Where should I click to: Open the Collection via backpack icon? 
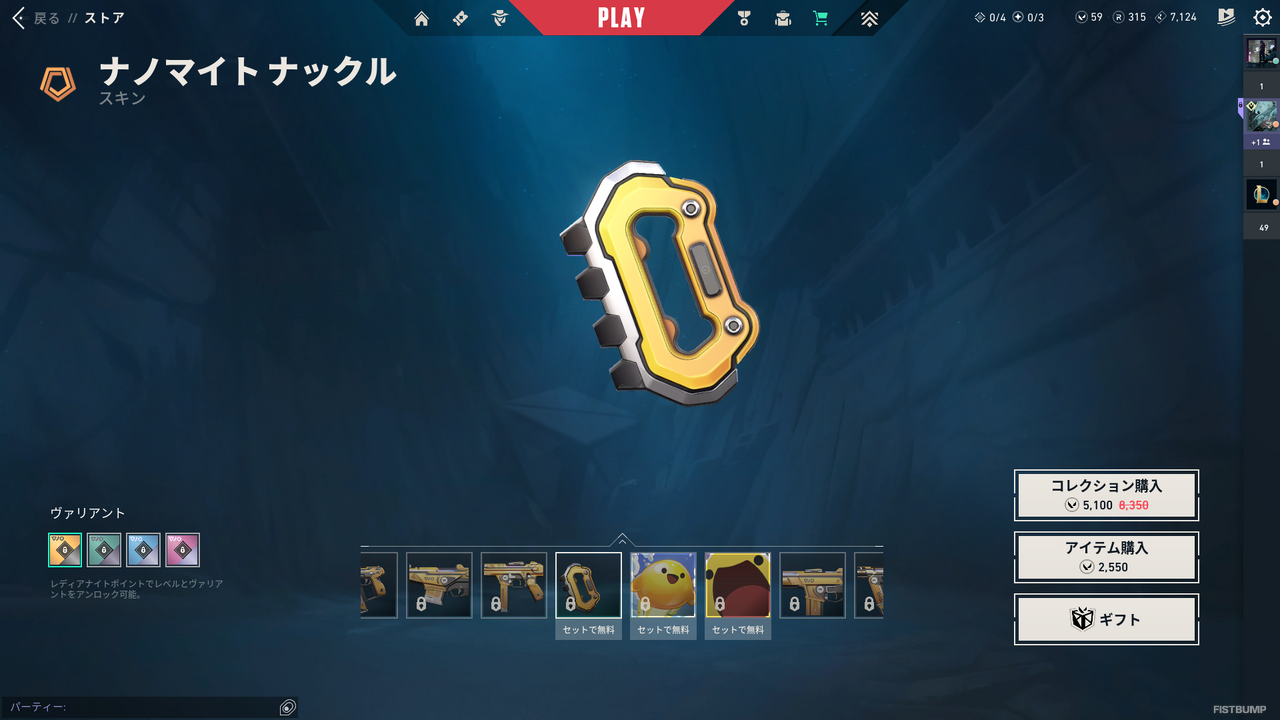pyautogui.click(x=782, y=18)
